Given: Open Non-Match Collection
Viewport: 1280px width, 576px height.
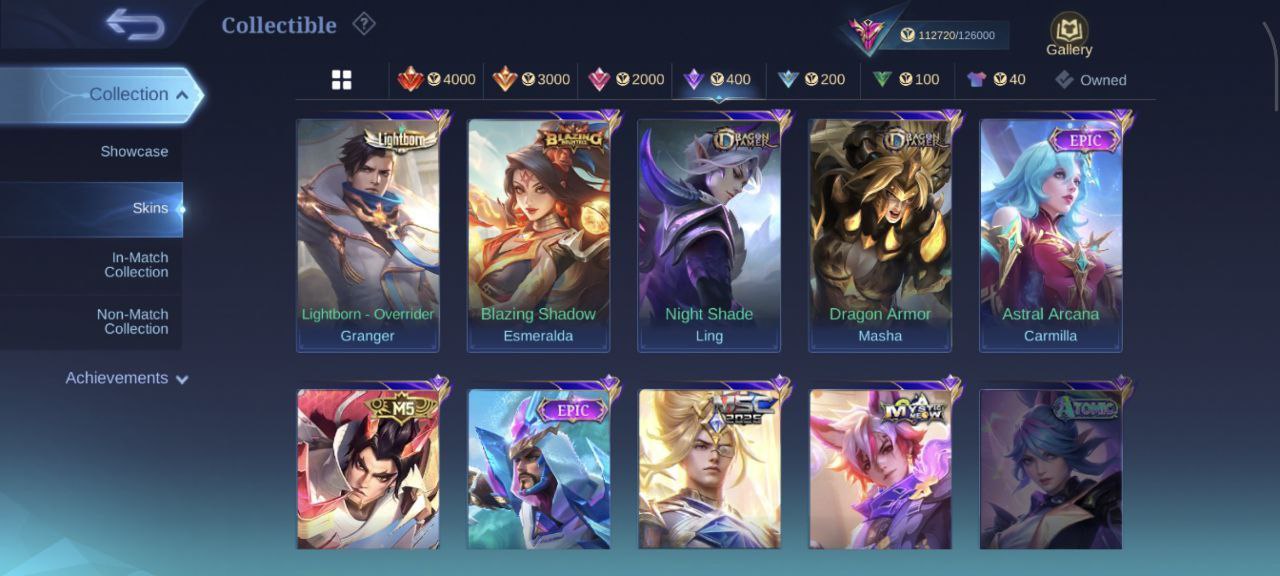Looking at the screenshot, I should coord(132,321).
